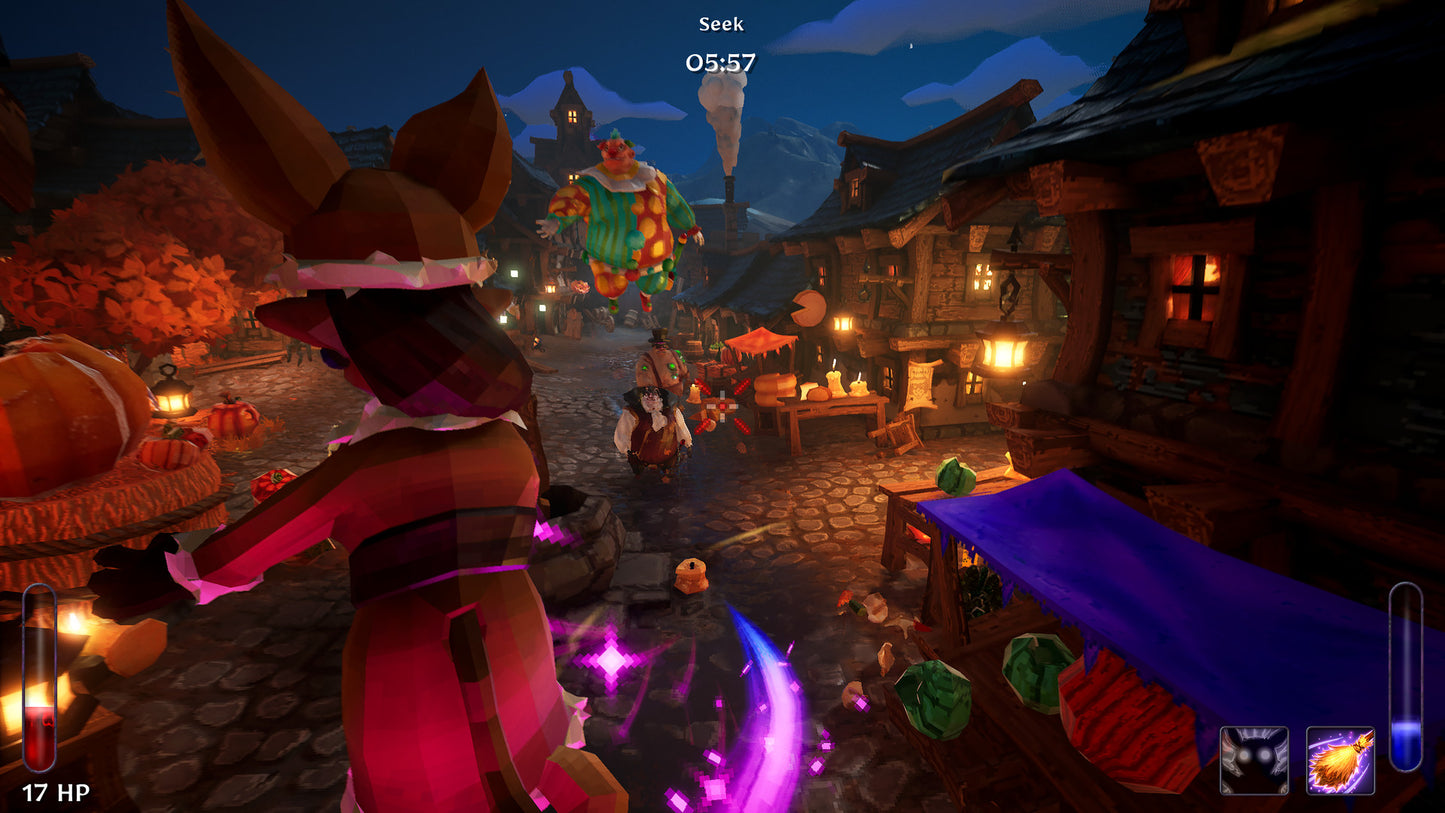This screenshot has width=1445, height=813.
Task: Click the health potion tube indicator
Action: (x=39, y=680)
